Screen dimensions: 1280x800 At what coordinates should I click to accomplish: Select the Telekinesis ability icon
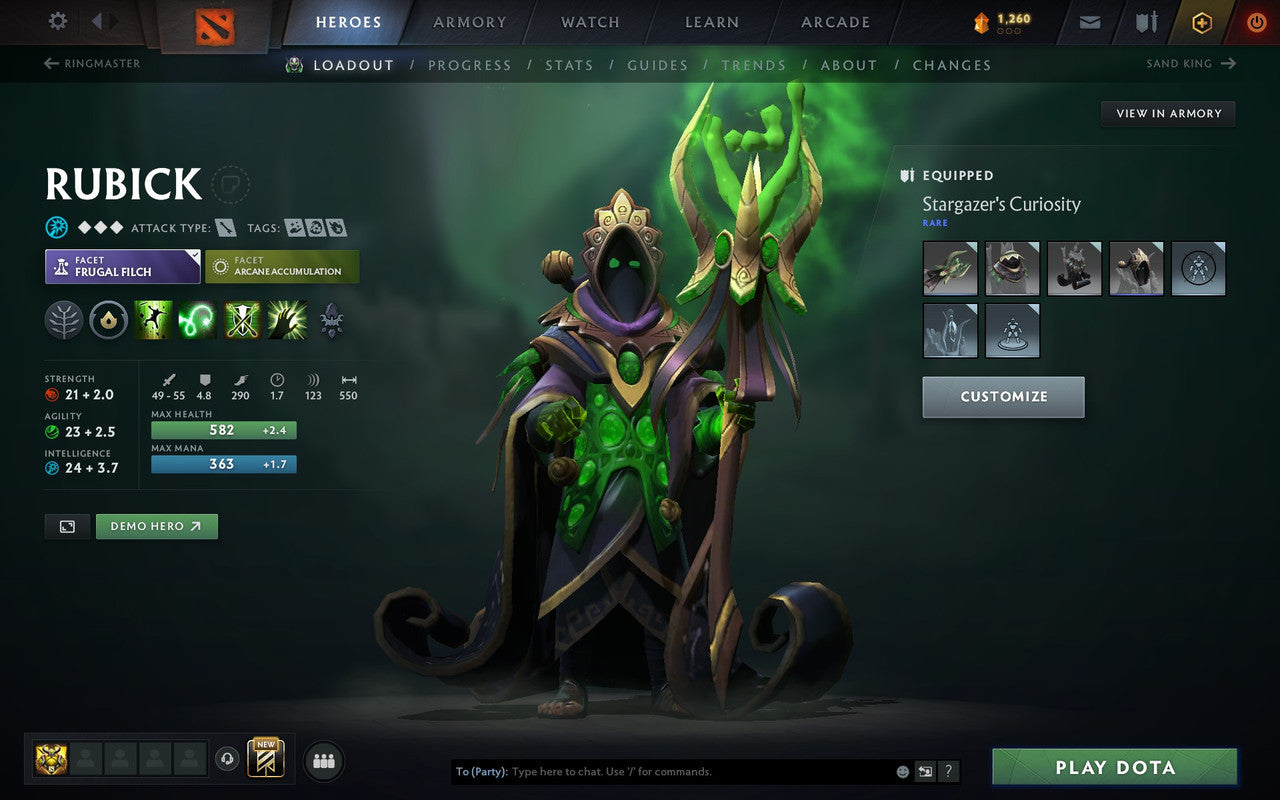pyautogui.click(x=153, y=320)
